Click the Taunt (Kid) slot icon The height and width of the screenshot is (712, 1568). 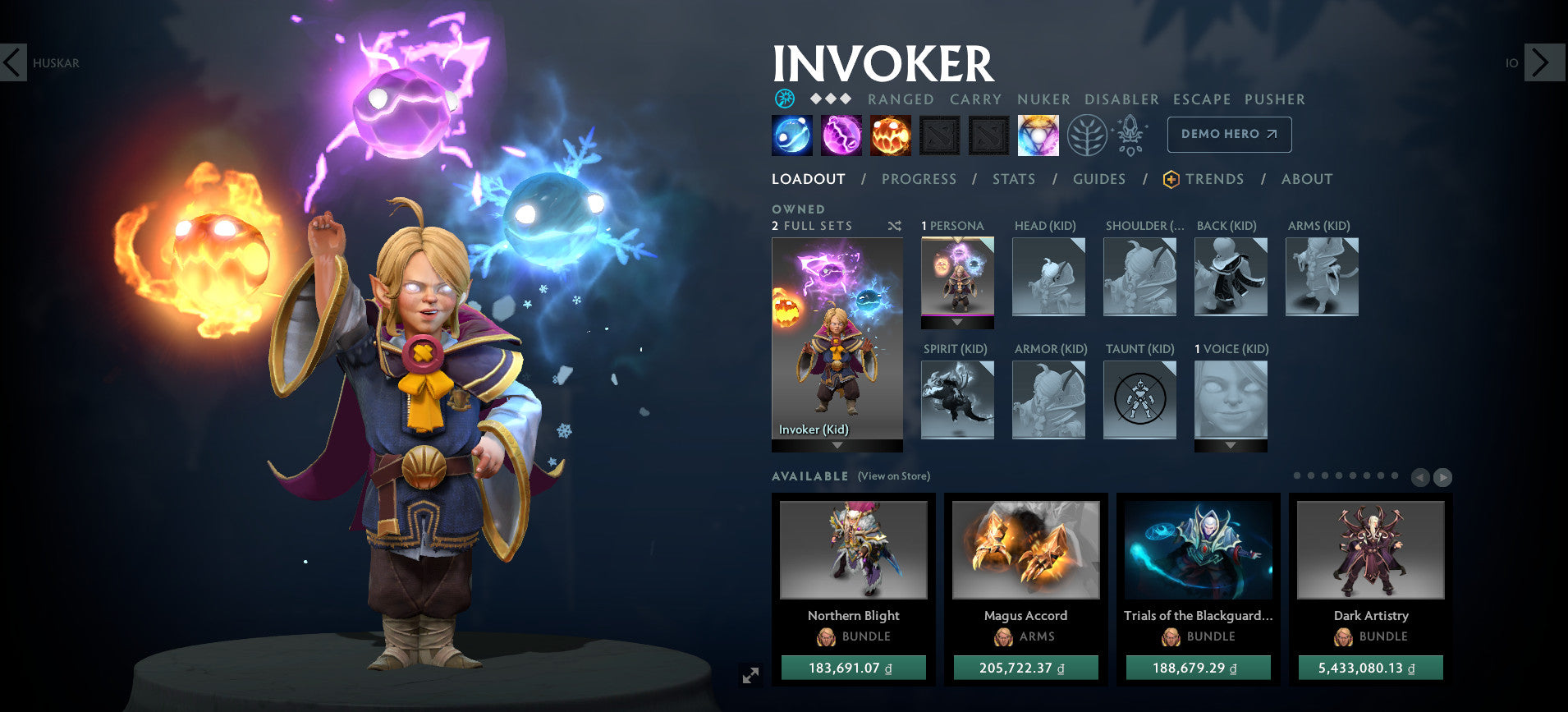(1140, 400)
